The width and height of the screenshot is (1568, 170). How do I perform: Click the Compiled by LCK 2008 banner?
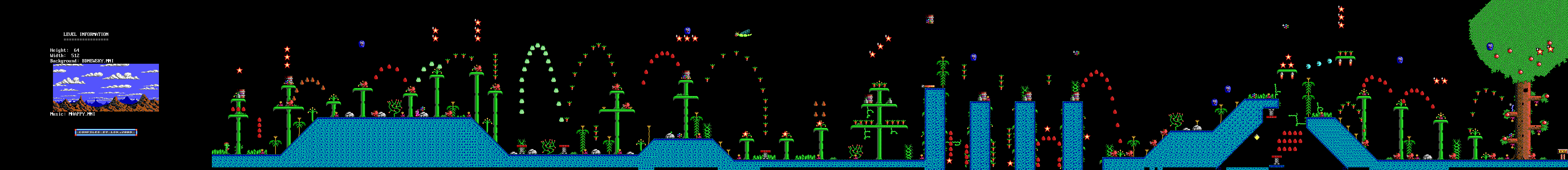(106, 132)
